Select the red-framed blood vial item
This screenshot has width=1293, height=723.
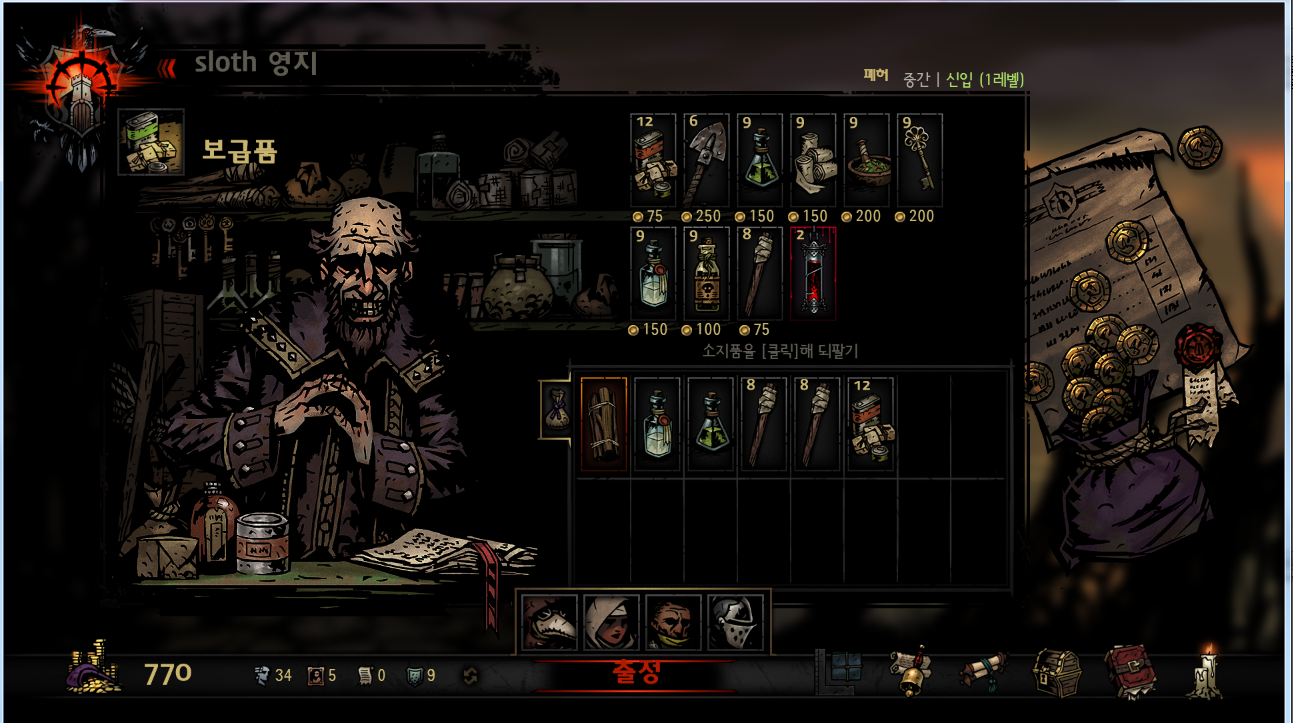coord(813,273)
